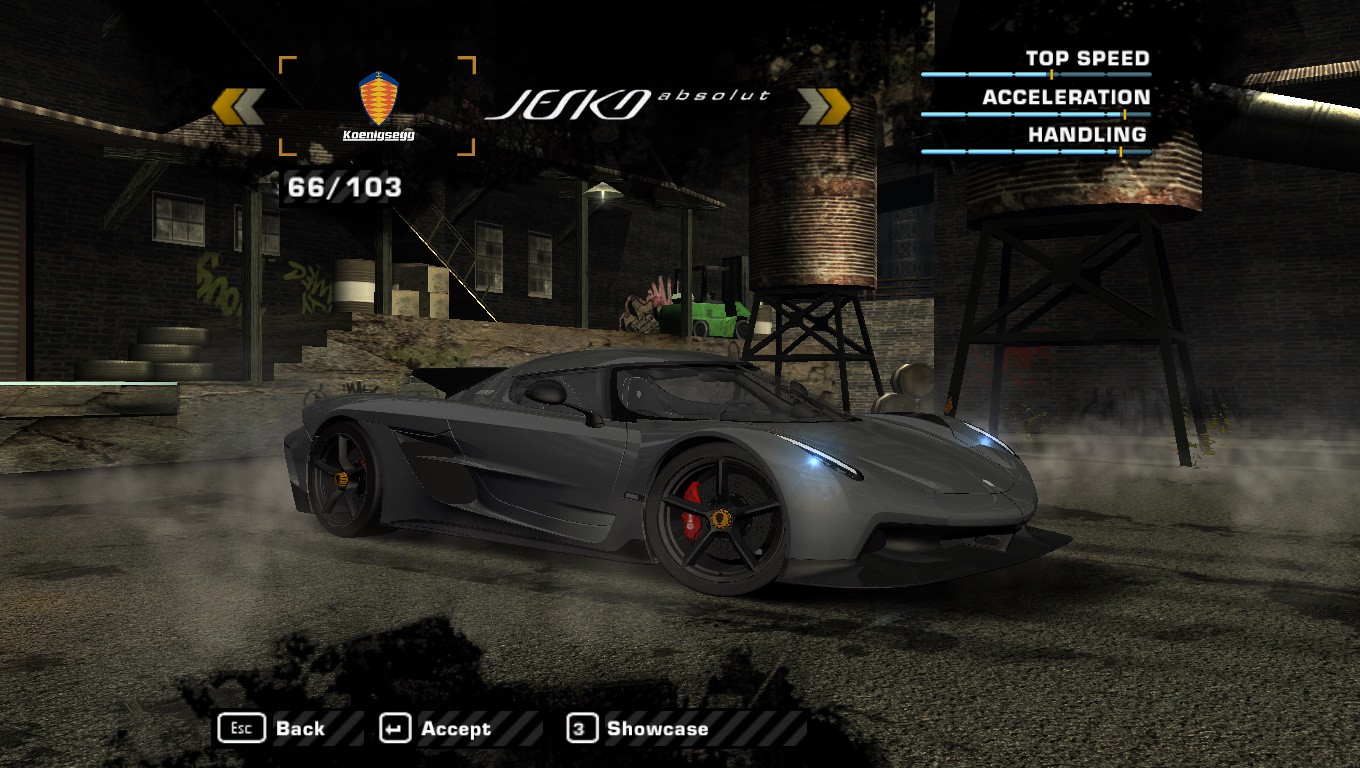Advance to the next car with right arrow
The height and width of the screenshot is (768, 1360).
coord(824,107)
